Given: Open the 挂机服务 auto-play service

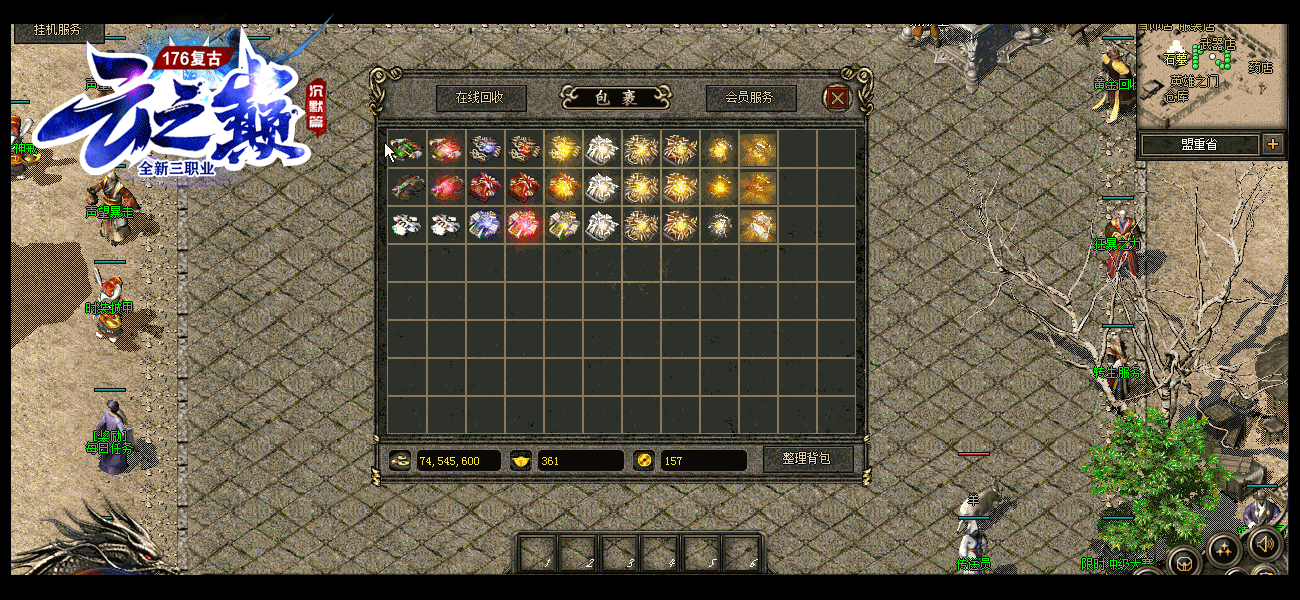Looking at the screenshot, I should point(58,30).
